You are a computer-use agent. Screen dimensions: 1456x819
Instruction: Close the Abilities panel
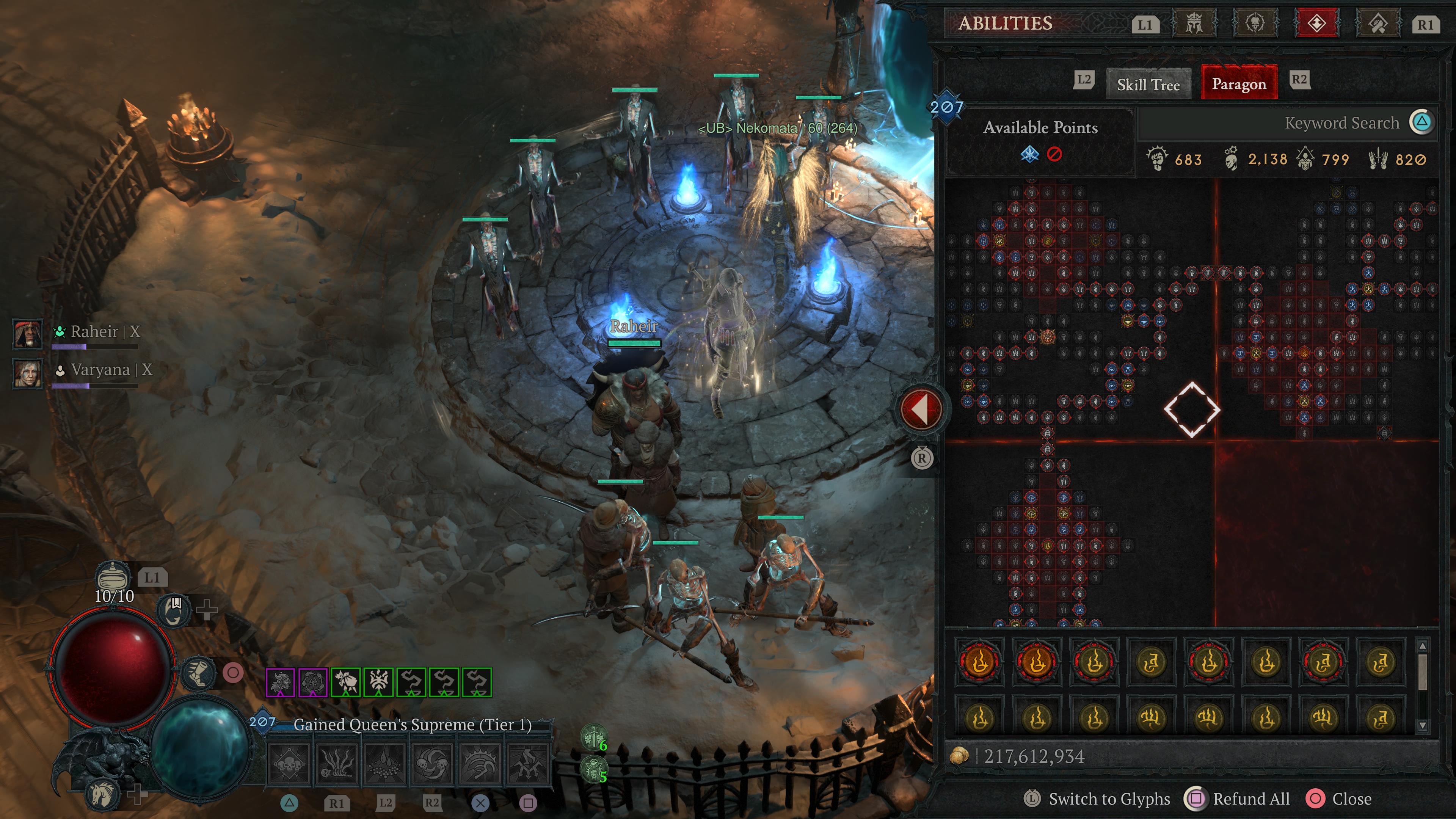[x=1351, y=799]
